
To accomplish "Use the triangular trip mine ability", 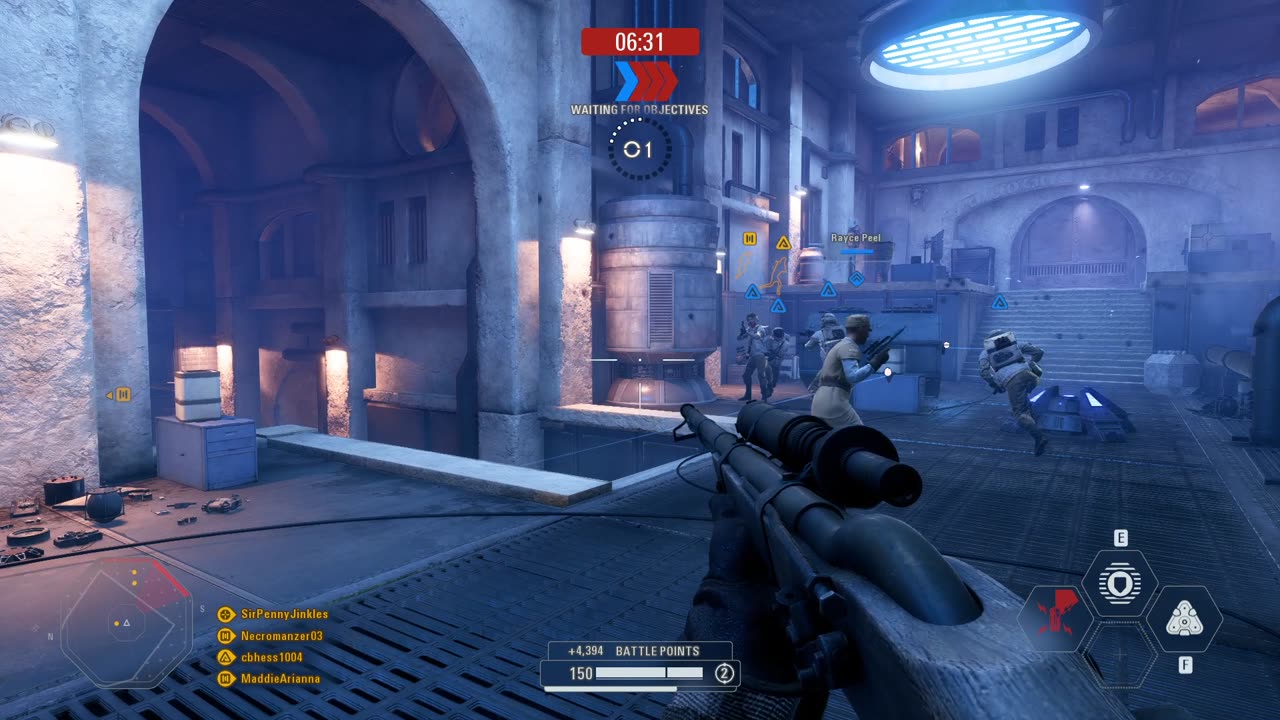I will coord(1184,619).
